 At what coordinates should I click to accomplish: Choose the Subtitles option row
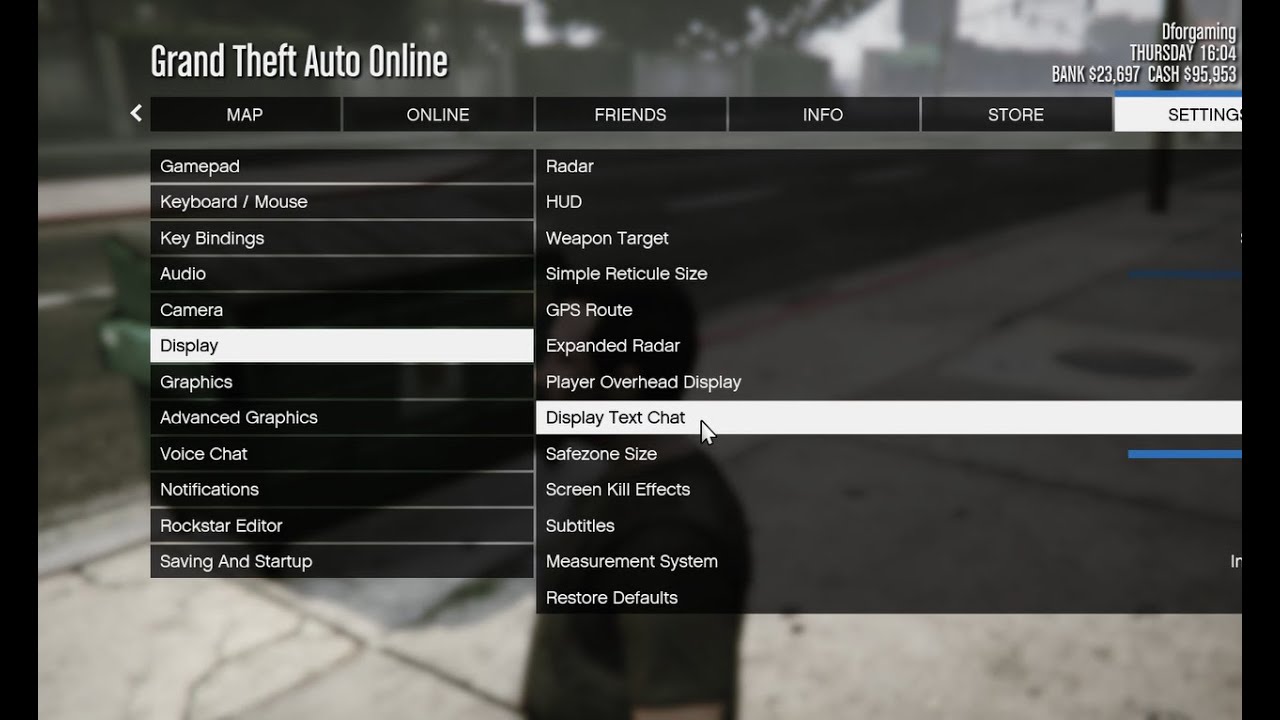tap(580, 526)
